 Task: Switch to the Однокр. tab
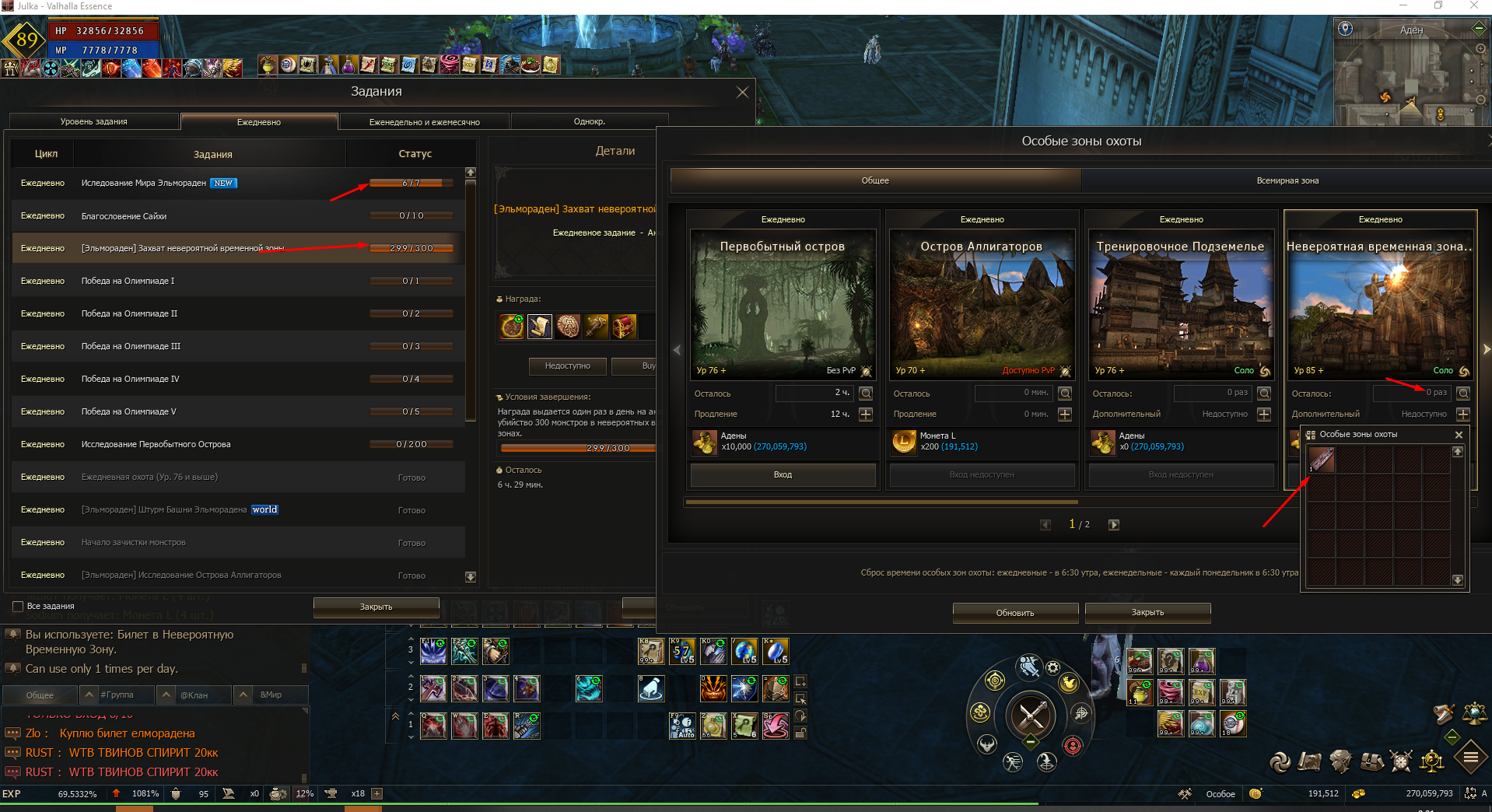(589, 122)
